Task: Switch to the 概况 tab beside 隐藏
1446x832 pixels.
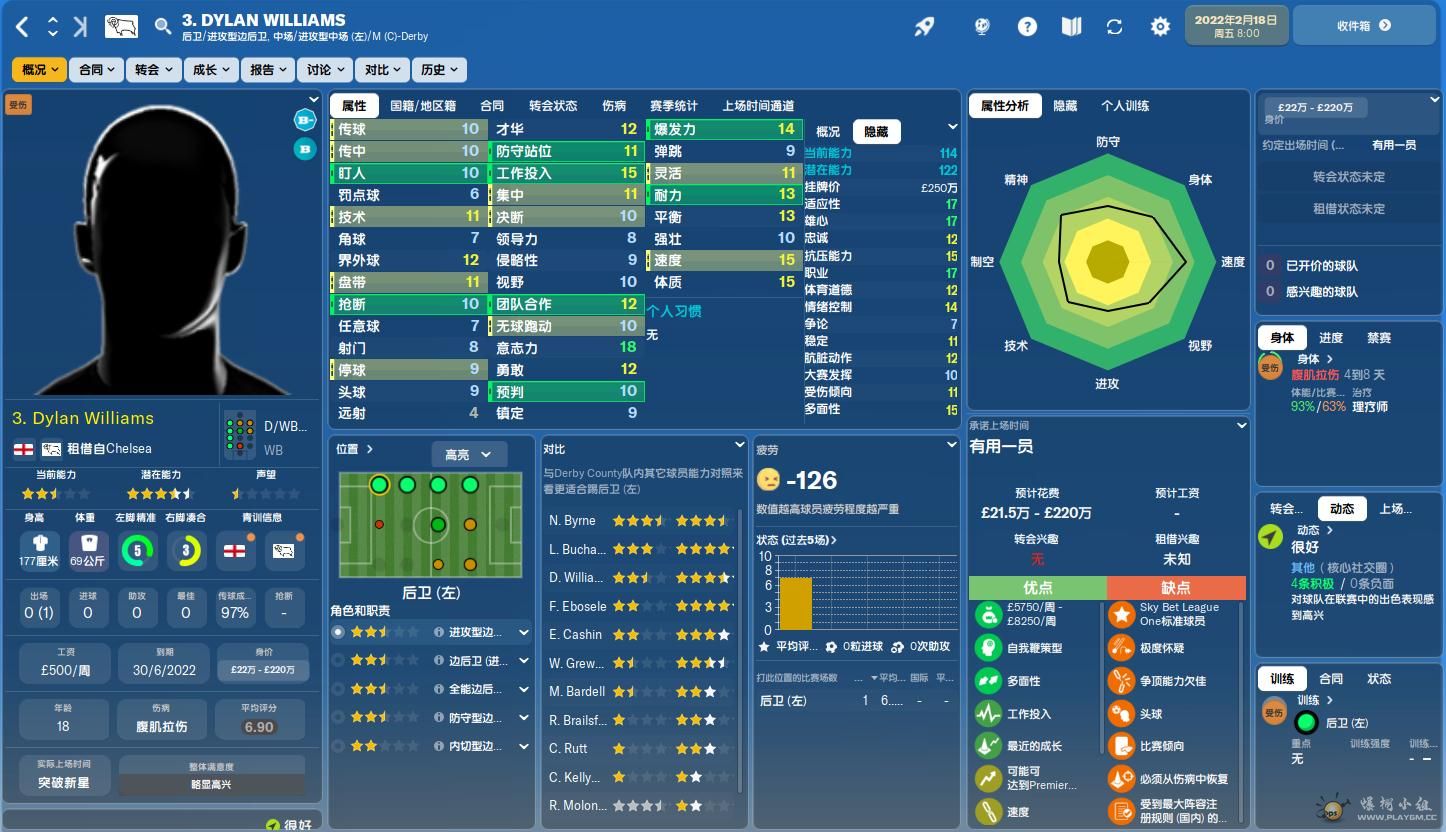Action: (828, 132)
